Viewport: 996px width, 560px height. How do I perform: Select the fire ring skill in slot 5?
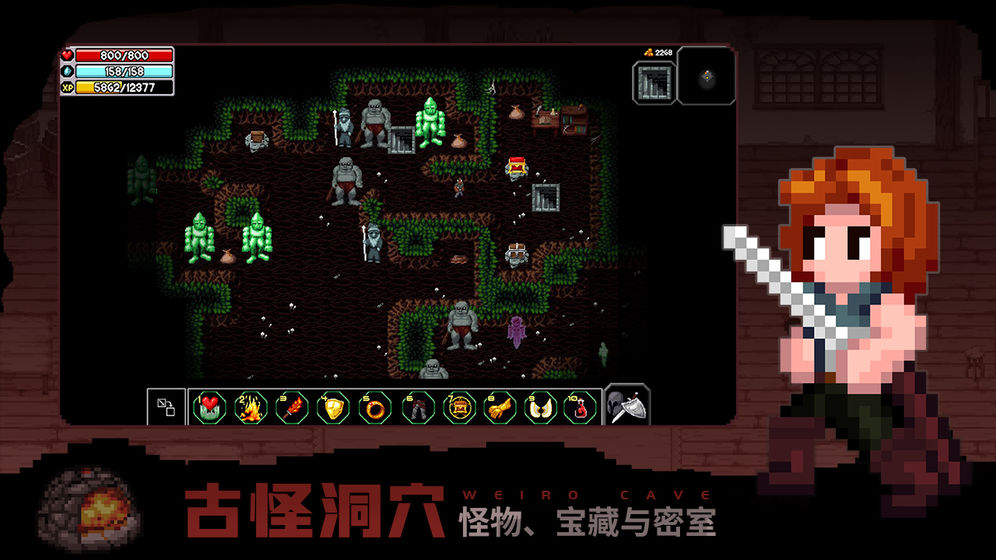tap(375, 408)
